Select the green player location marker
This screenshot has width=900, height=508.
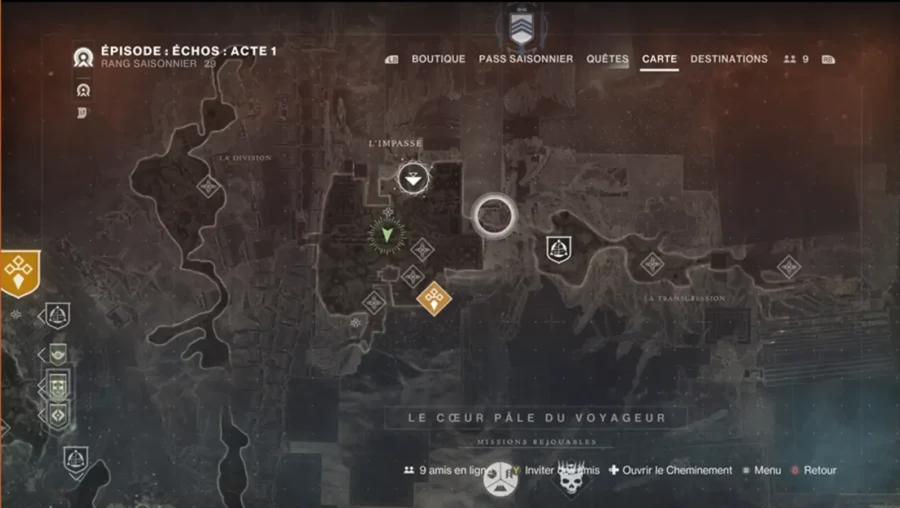point(384,235)
